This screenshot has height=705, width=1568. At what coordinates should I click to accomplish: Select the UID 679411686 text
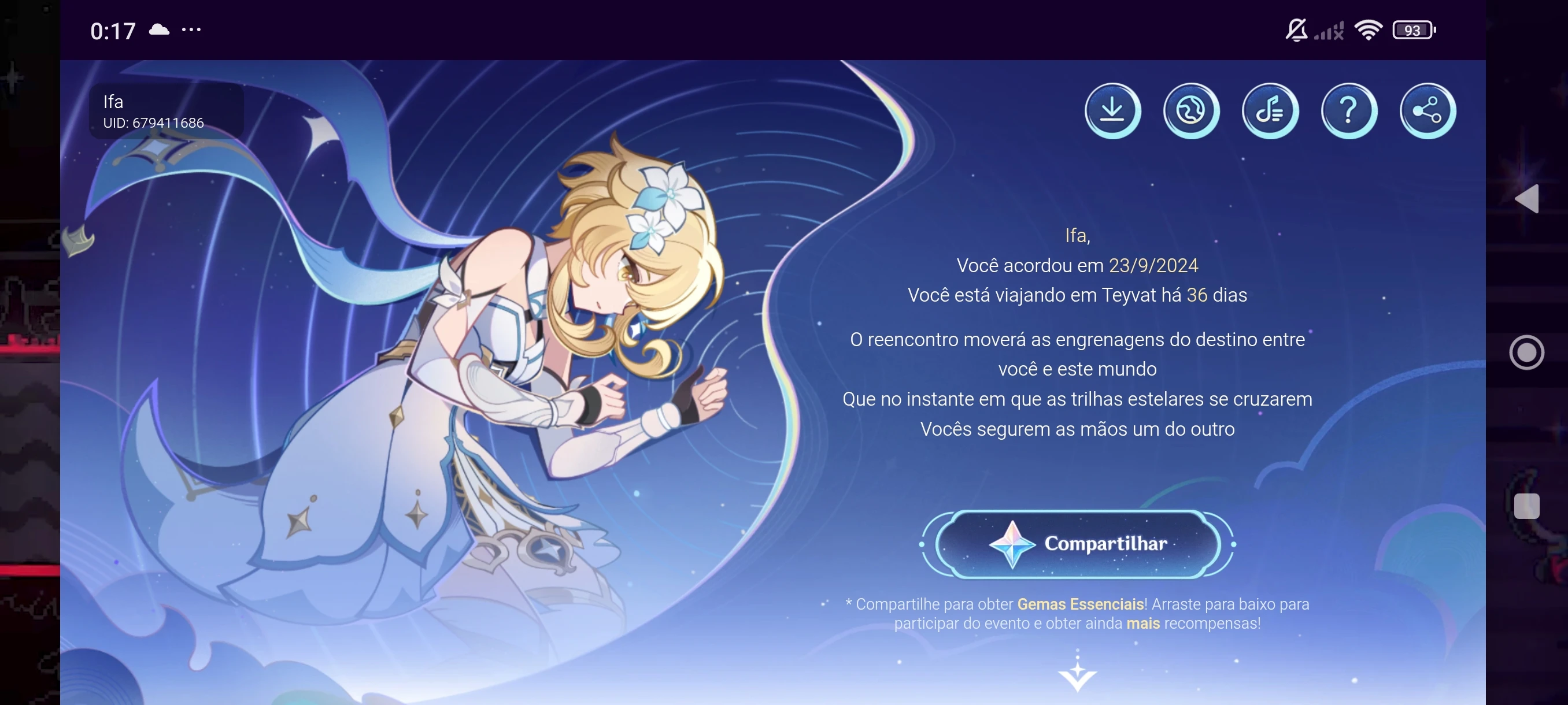pos(153,123)
